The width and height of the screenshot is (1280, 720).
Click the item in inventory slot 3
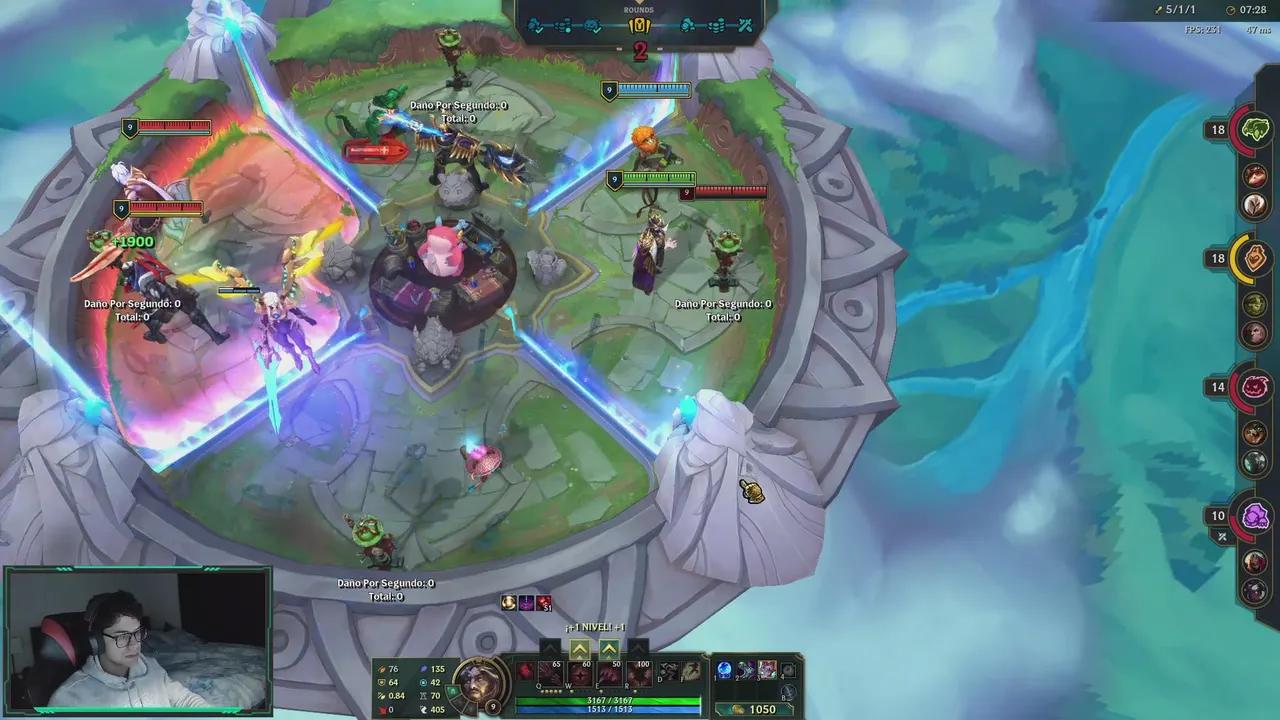coord(767,668)
